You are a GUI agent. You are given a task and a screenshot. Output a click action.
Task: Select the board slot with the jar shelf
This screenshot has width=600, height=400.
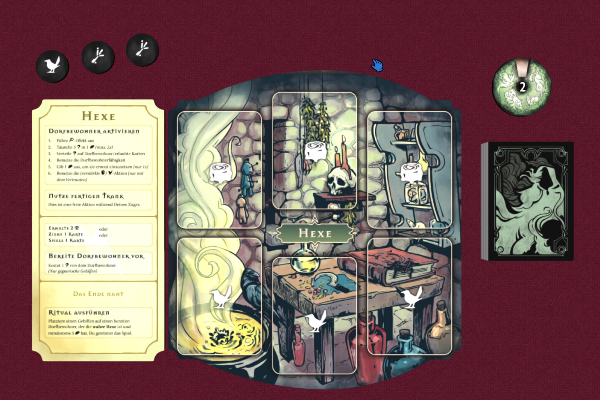point(410,168)
